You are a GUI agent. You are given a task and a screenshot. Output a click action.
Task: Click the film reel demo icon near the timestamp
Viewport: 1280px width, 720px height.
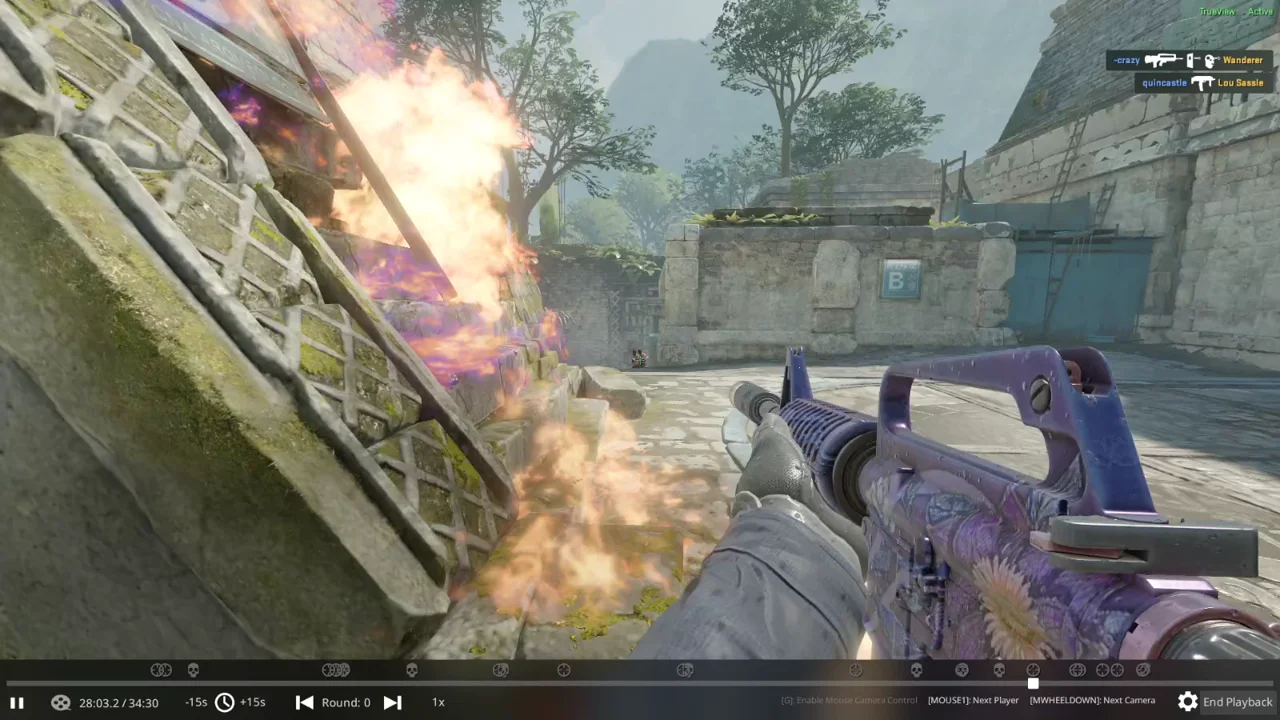click(x=61, y=702)
